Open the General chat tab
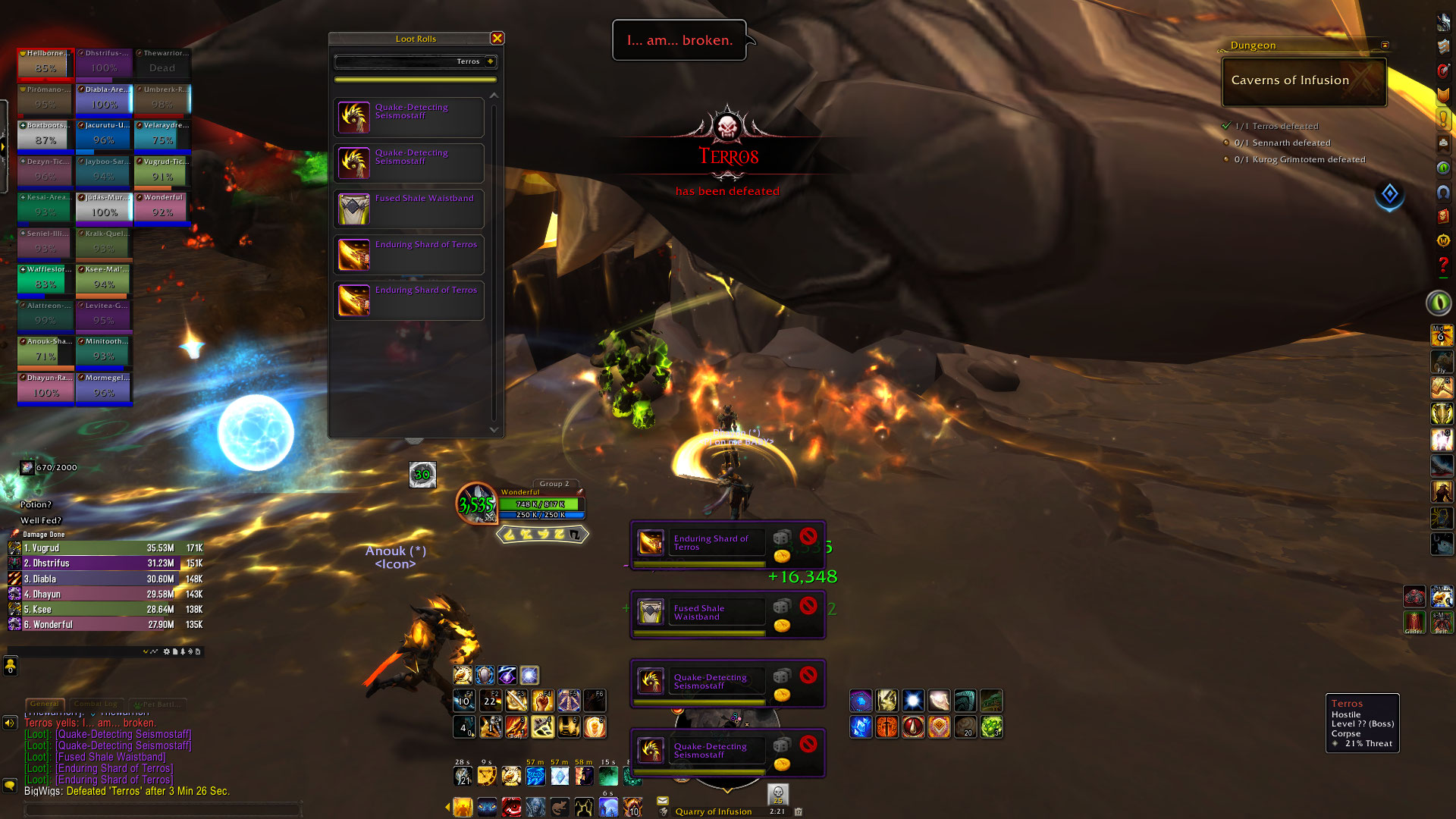Viewport: 1456px width, 819px height. tap(45, 704)
